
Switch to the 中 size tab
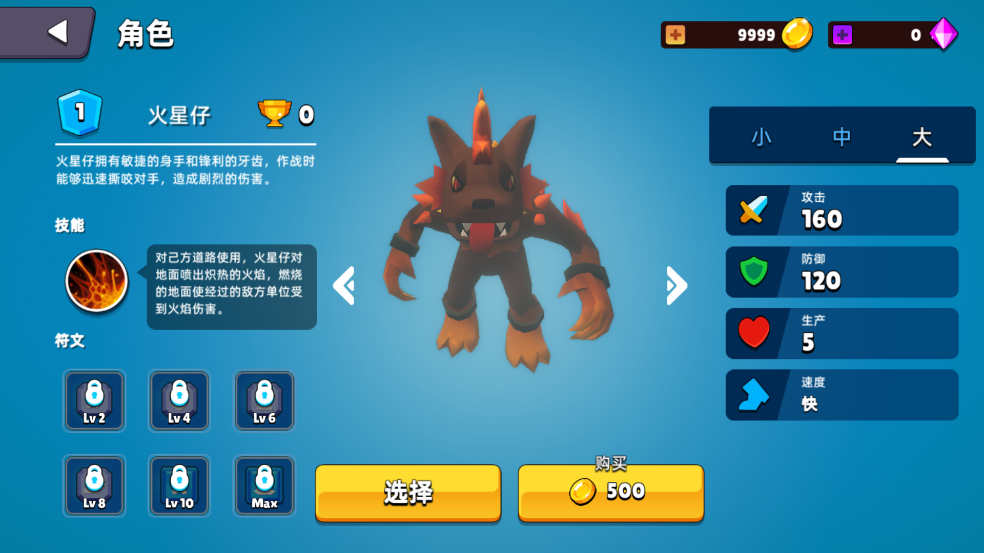coord(842,137)
